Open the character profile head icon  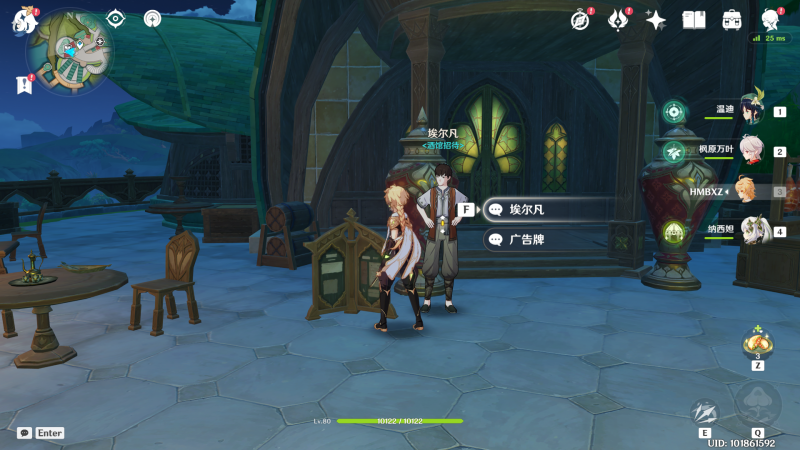pyautogui.click(x=771, y=20)
